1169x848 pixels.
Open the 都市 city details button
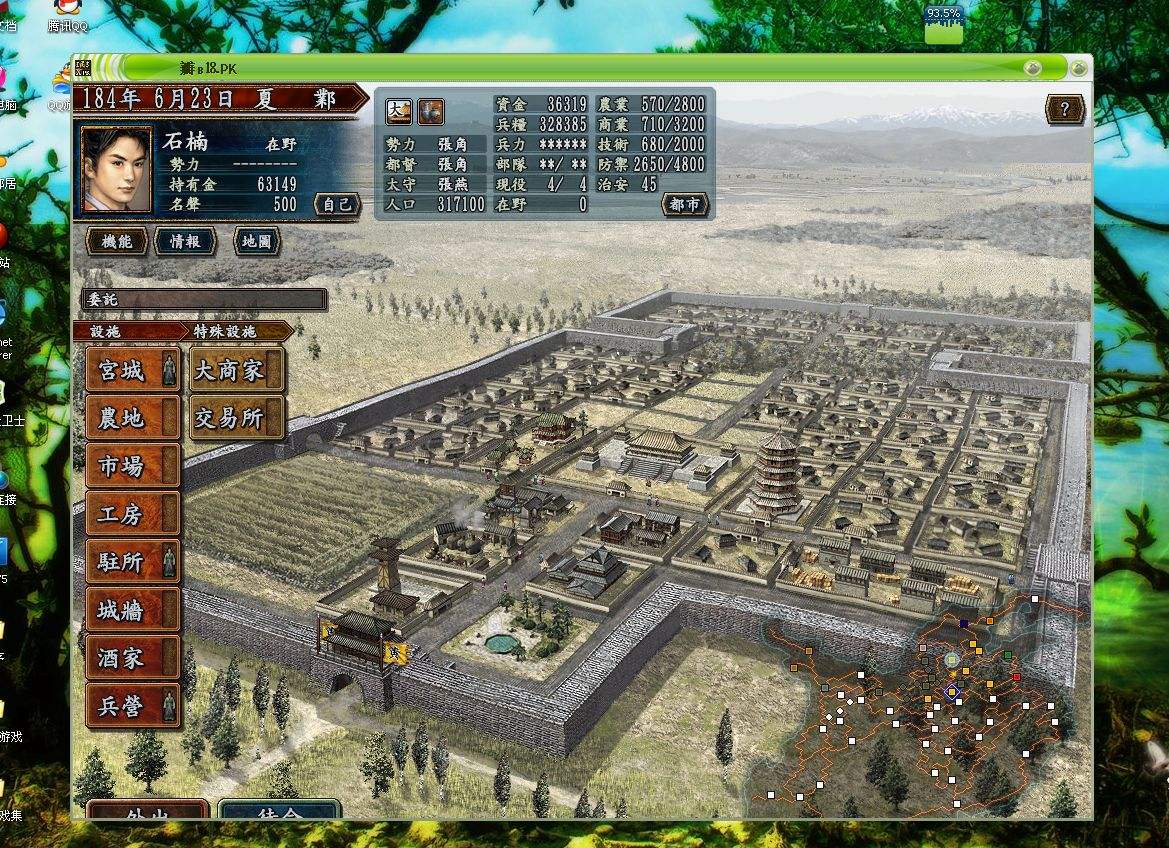click(x=685, y=204)
